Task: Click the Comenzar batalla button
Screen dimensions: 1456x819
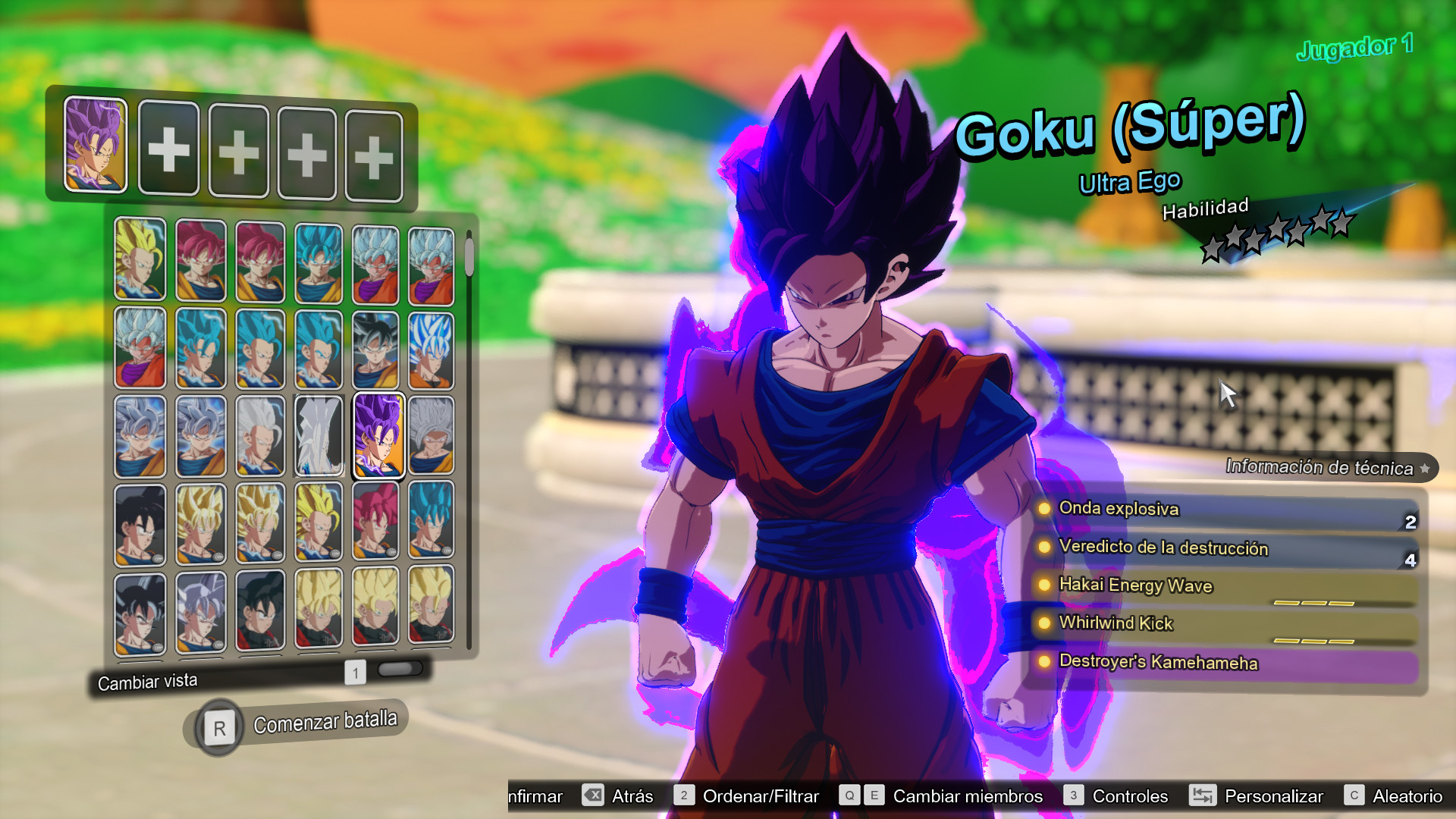Action: click(326, 721)
